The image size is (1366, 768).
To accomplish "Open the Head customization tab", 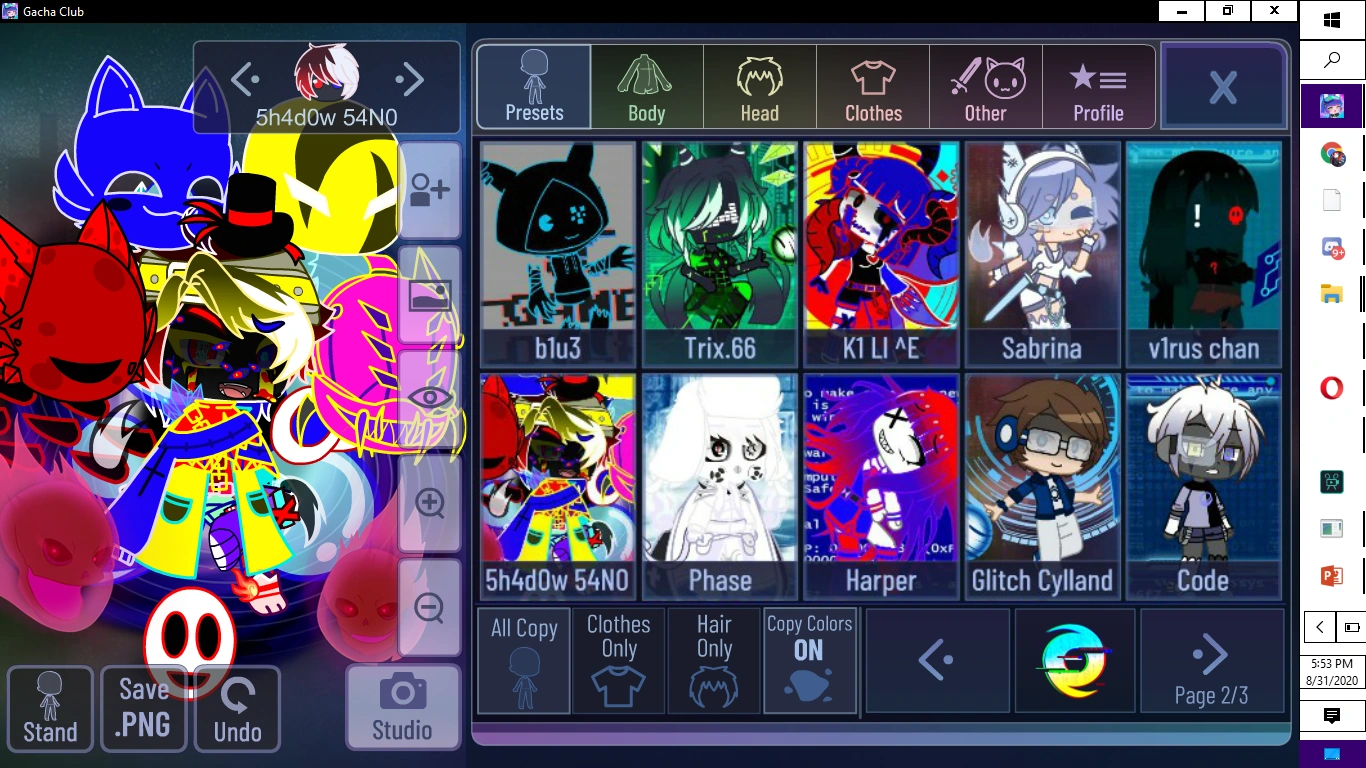I will click(x=759, y=87).
